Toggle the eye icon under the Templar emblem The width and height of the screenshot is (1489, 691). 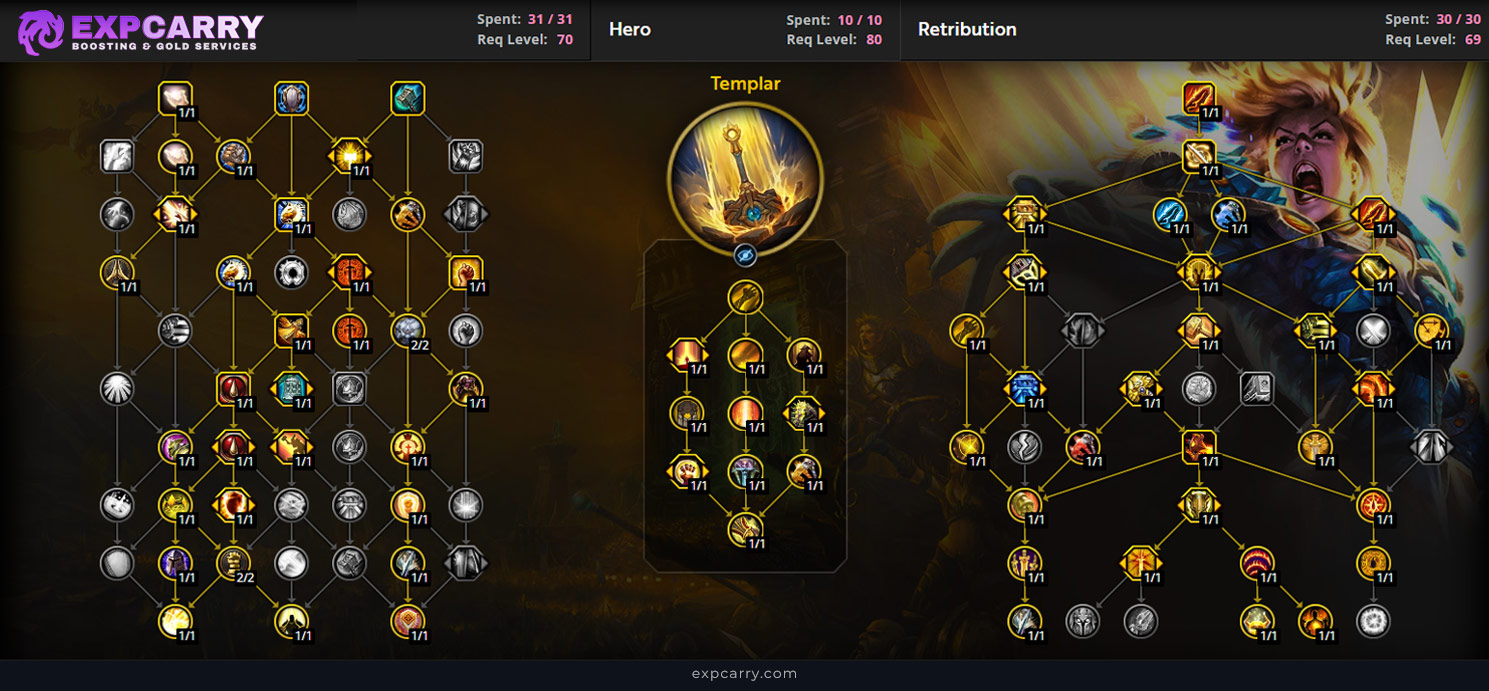tap(745, 255)
